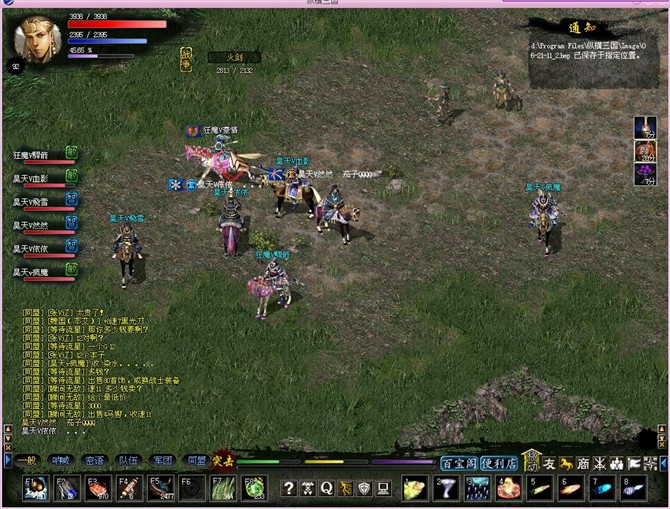Viewport: 670px width, 509px height.
Task: Toggle the 战争 war mode icon
Action: pyautogui.click(x=186, y=57)
